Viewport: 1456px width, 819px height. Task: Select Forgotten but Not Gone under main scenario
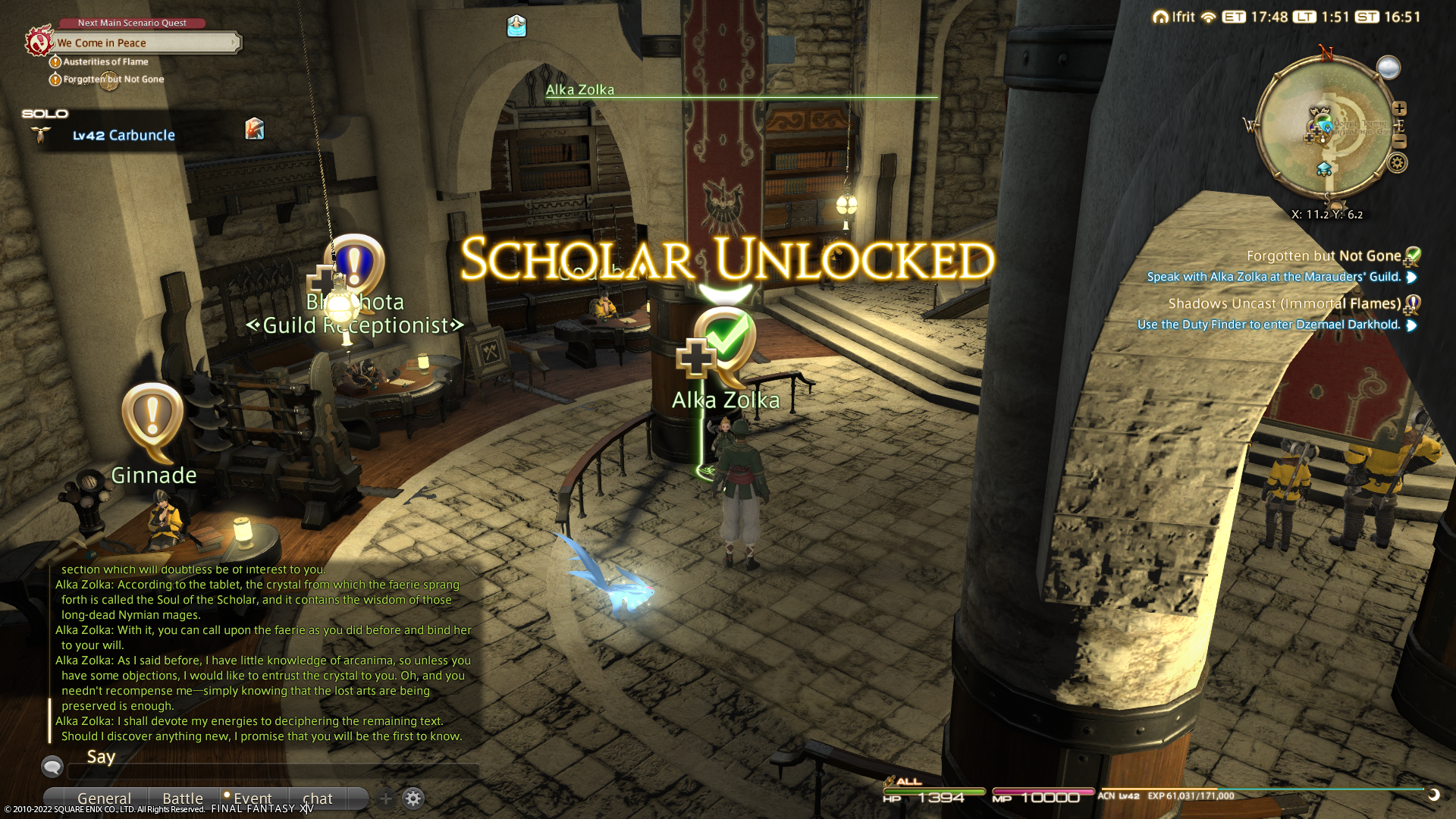(x=113, y=80)
